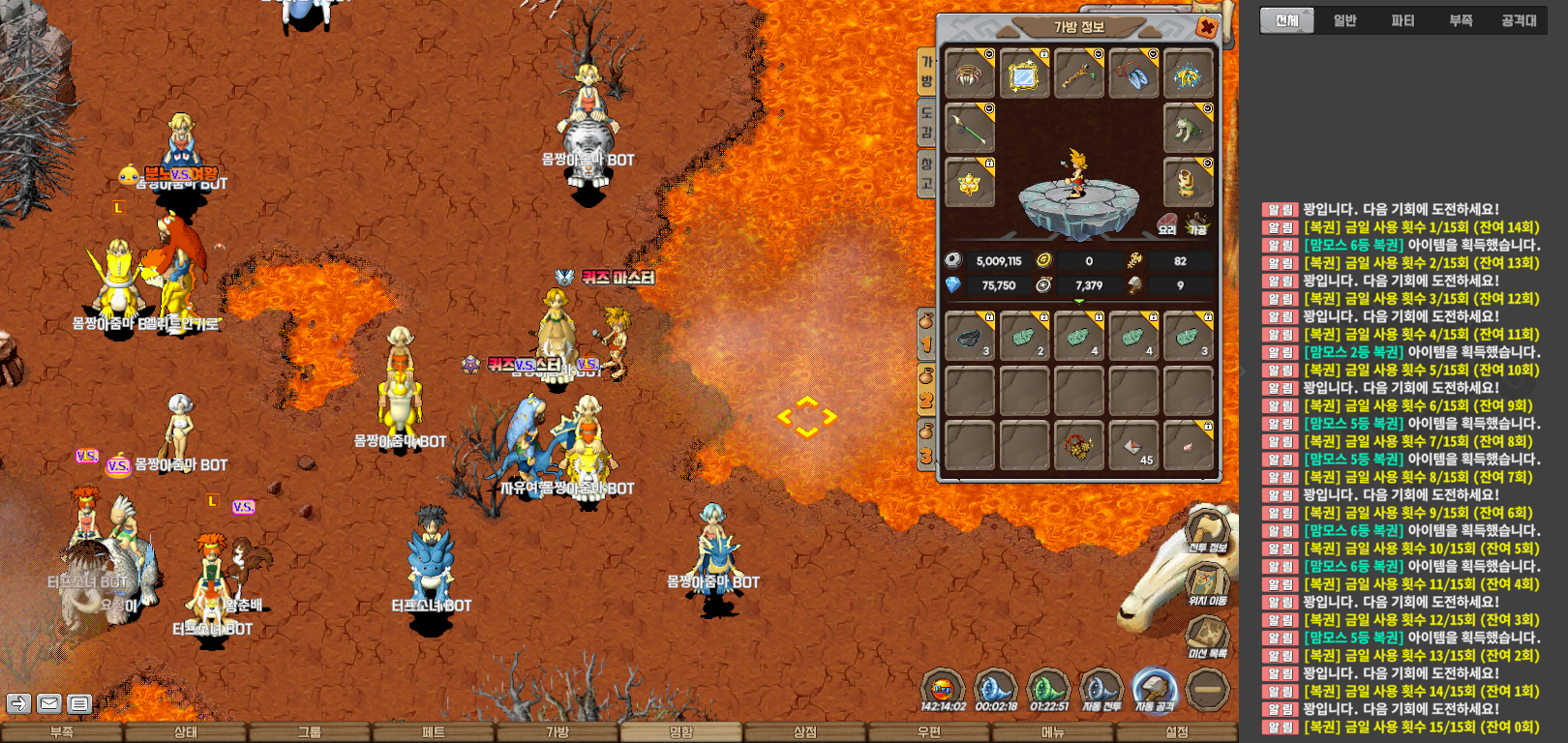
Task: Open the 설정 settings menu
Action: pyautogui.click(x=1177, y=732)
